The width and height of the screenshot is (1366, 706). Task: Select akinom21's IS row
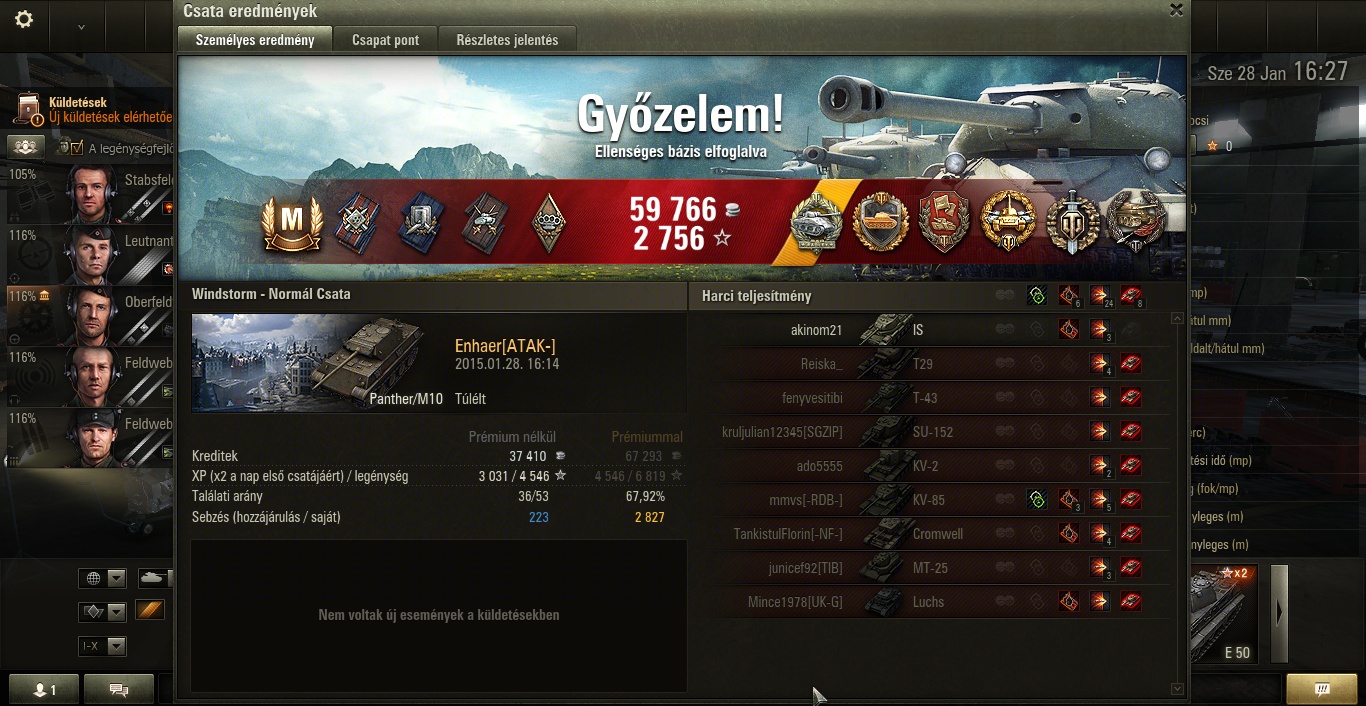[930, 330]
